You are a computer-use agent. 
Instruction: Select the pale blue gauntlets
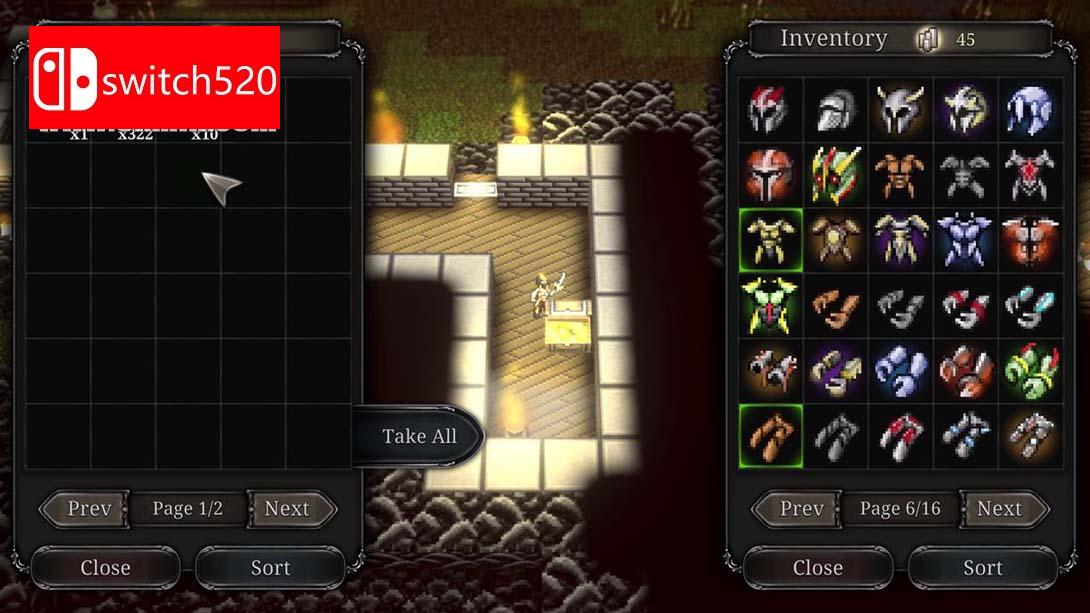click(x=900, y=370)
